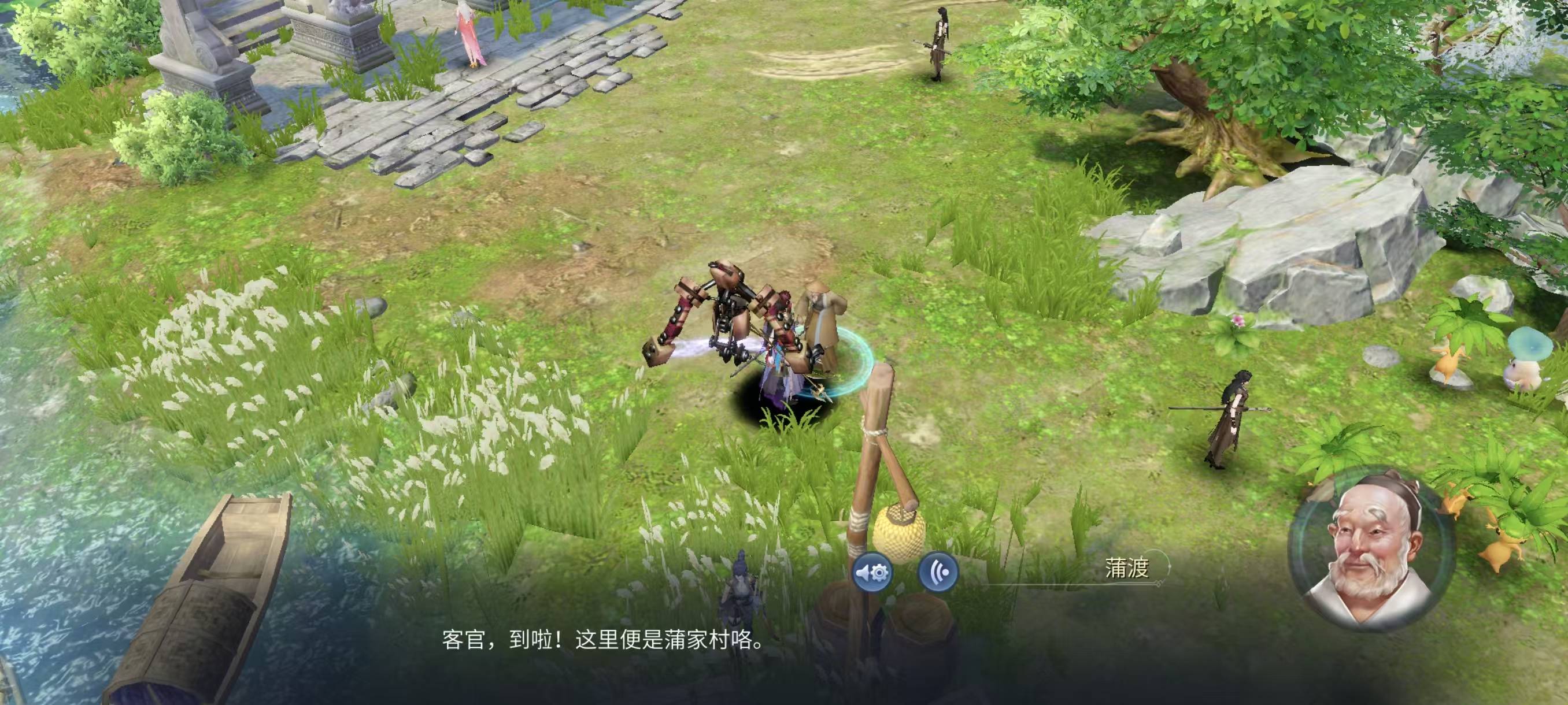Image resolution: width=1568 pixels, height=705 pixels.
Task: Tap the sound-wave voice playback button
Action: [x=938, y=573]
